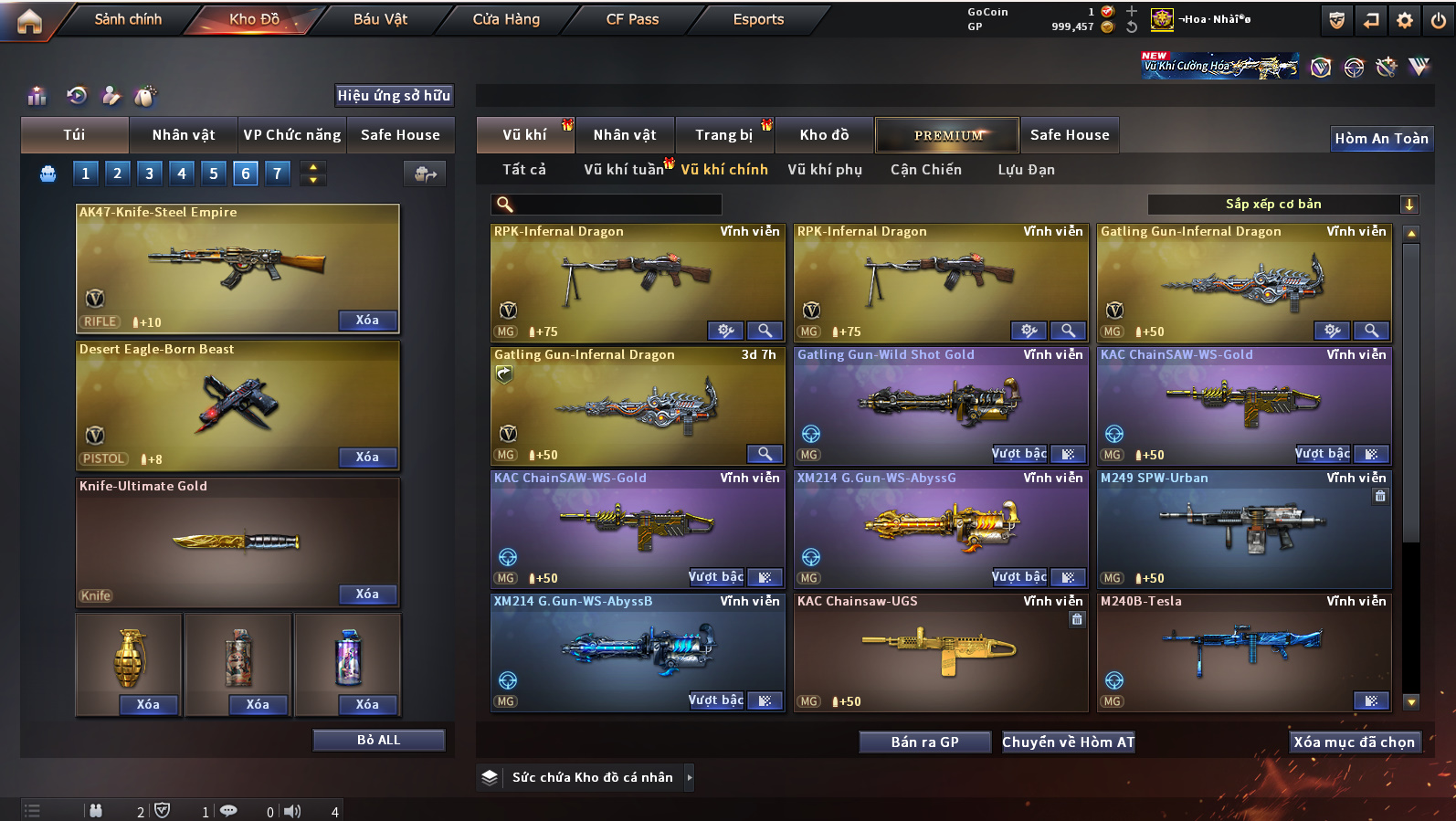
Task: Click Vượt bậc on Gatling Gun-Wild Shot Gold
Action: pyautogui.click(x=1019, y=454)
